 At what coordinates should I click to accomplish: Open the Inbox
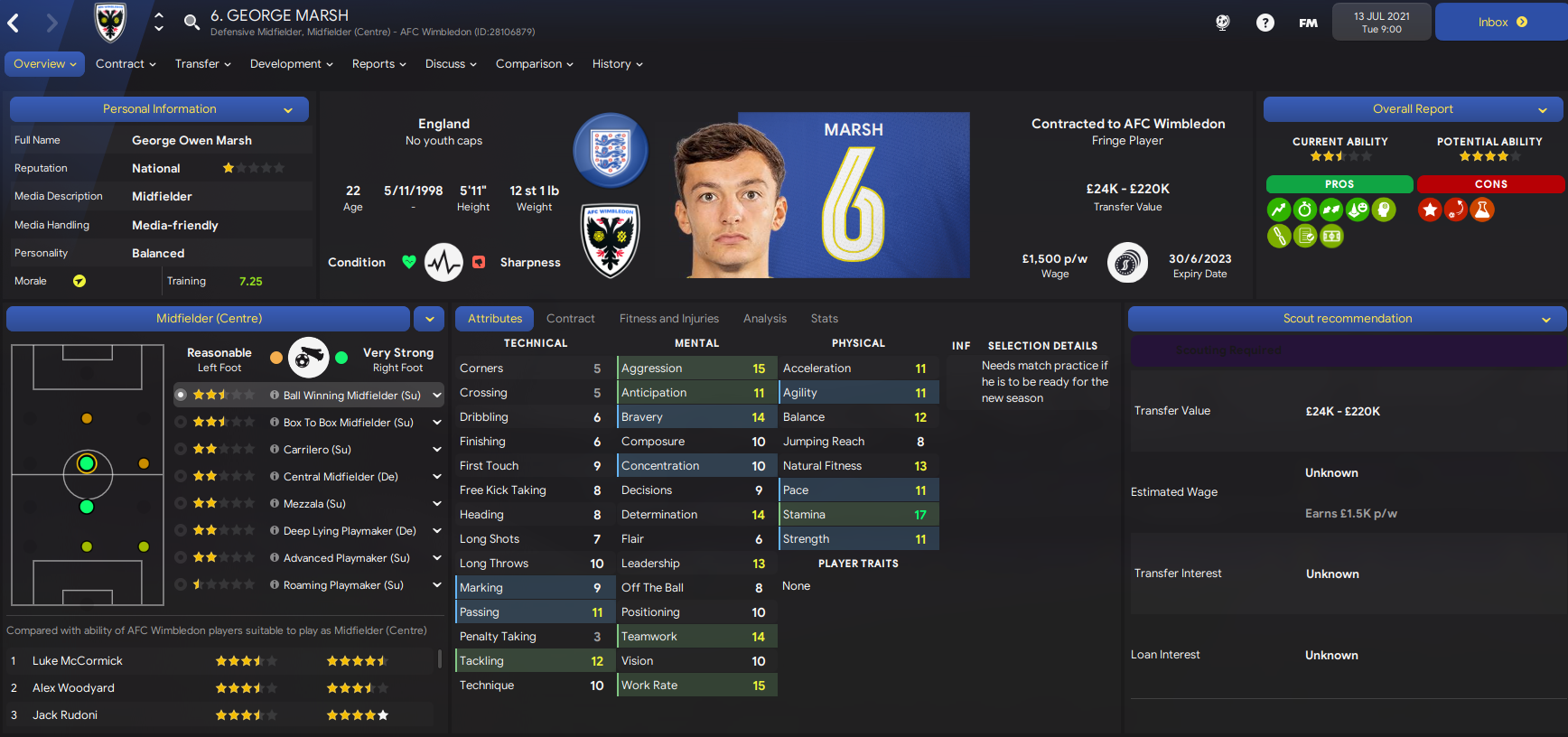coord(1501,23)
